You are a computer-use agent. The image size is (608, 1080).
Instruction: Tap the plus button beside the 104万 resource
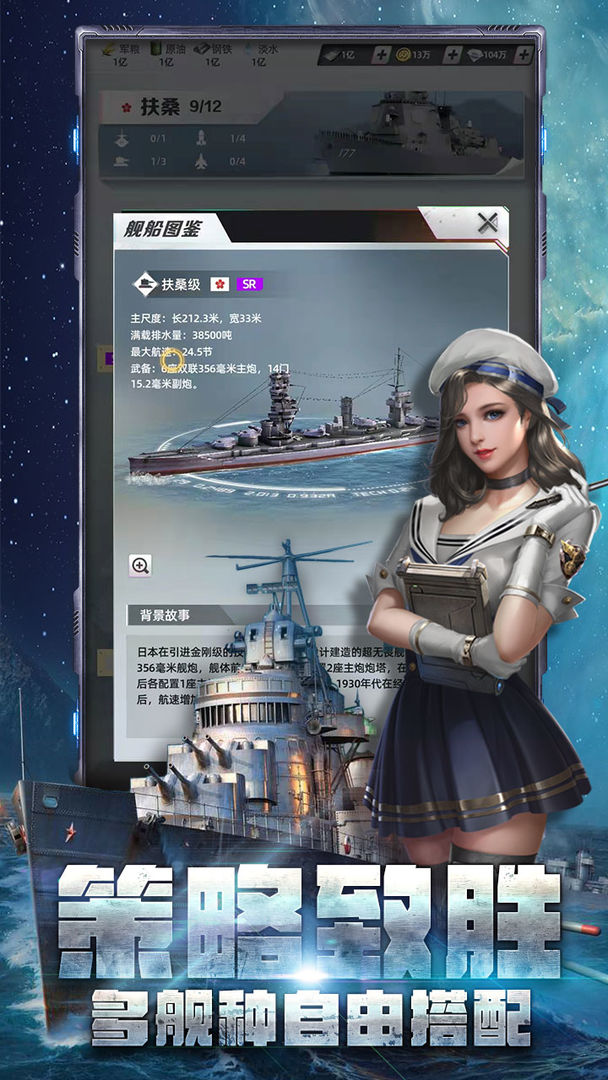pos(523,55)
